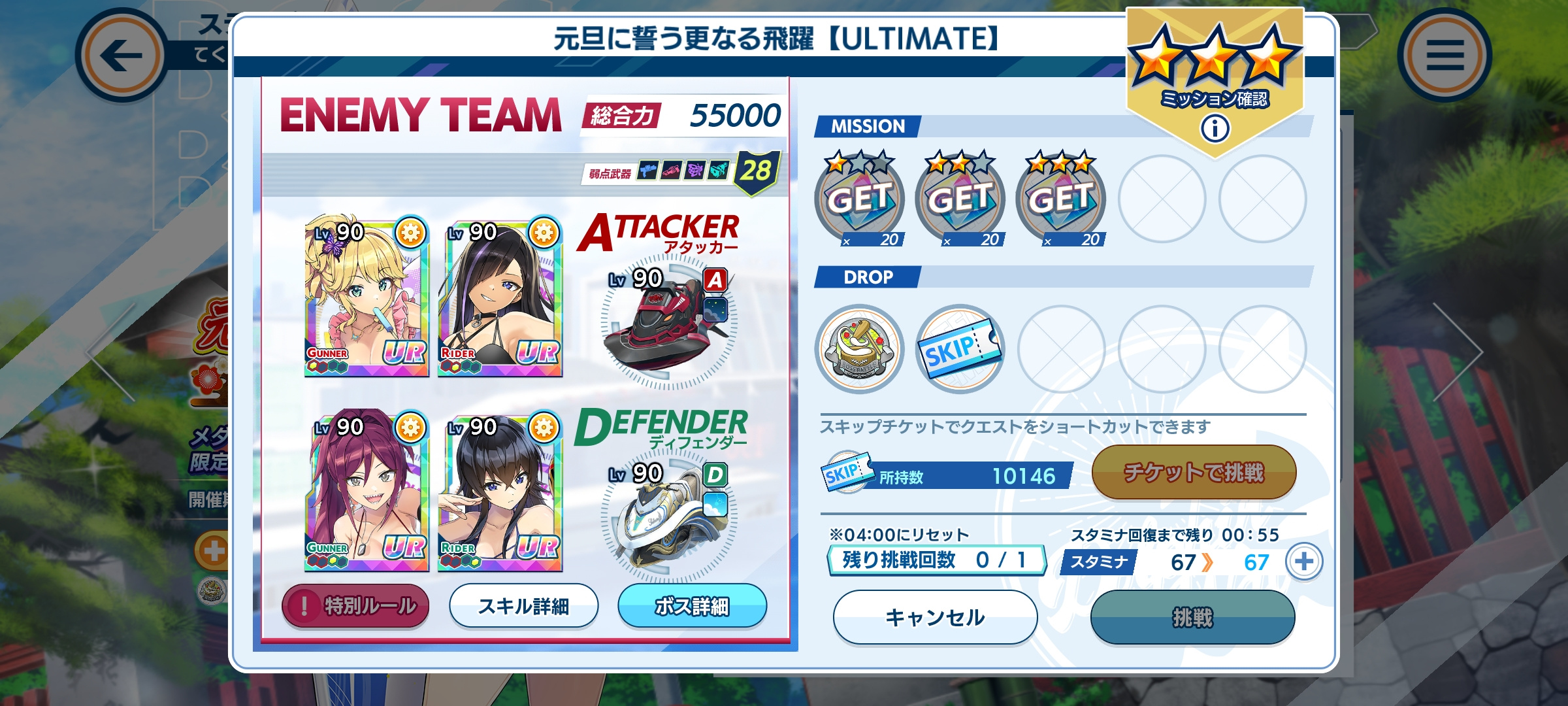
Task: Select the blonde Gunner UR enemy card
Action: (367, 297)
